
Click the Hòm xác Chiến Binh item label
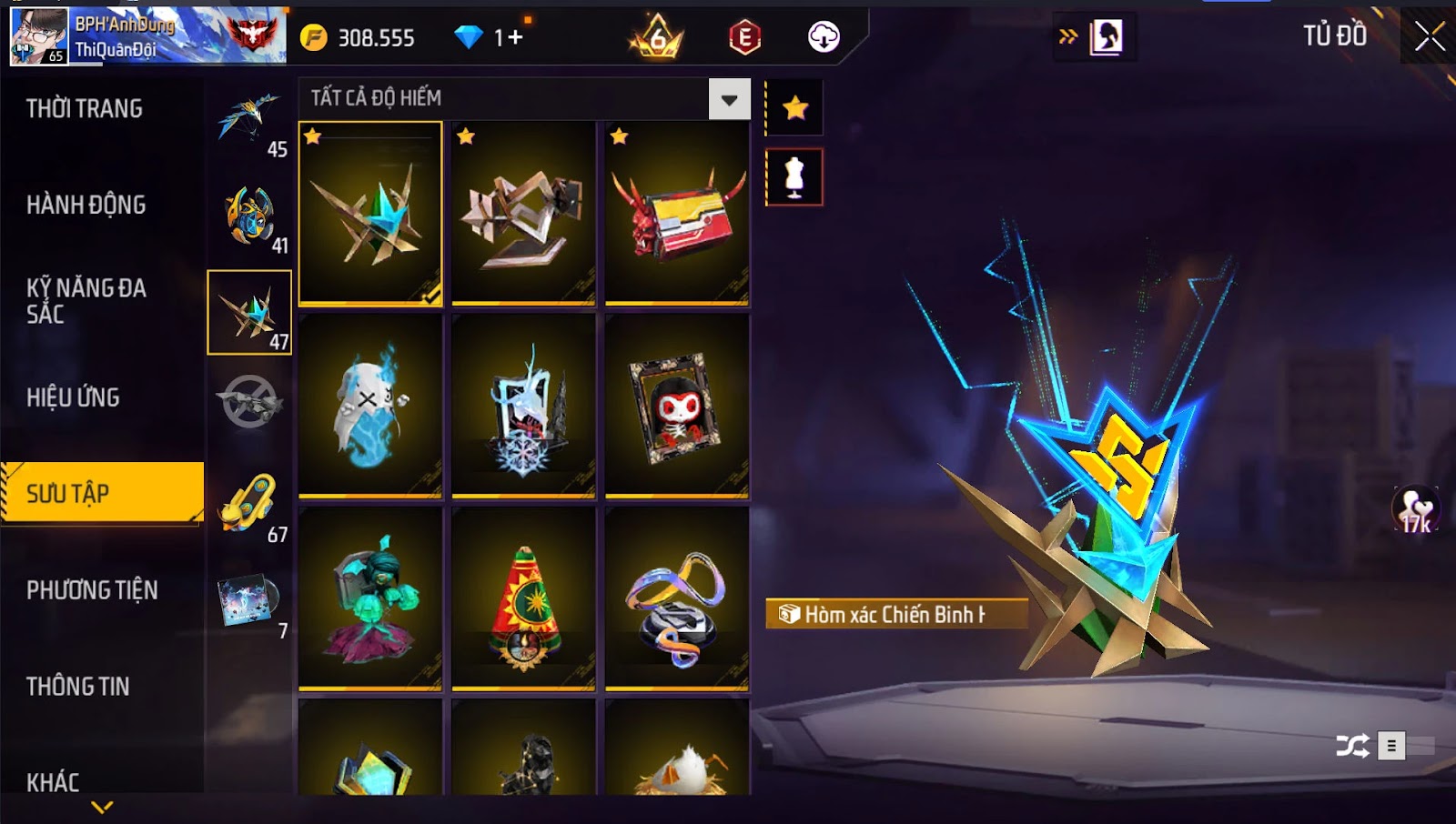[x=895, y=615]
